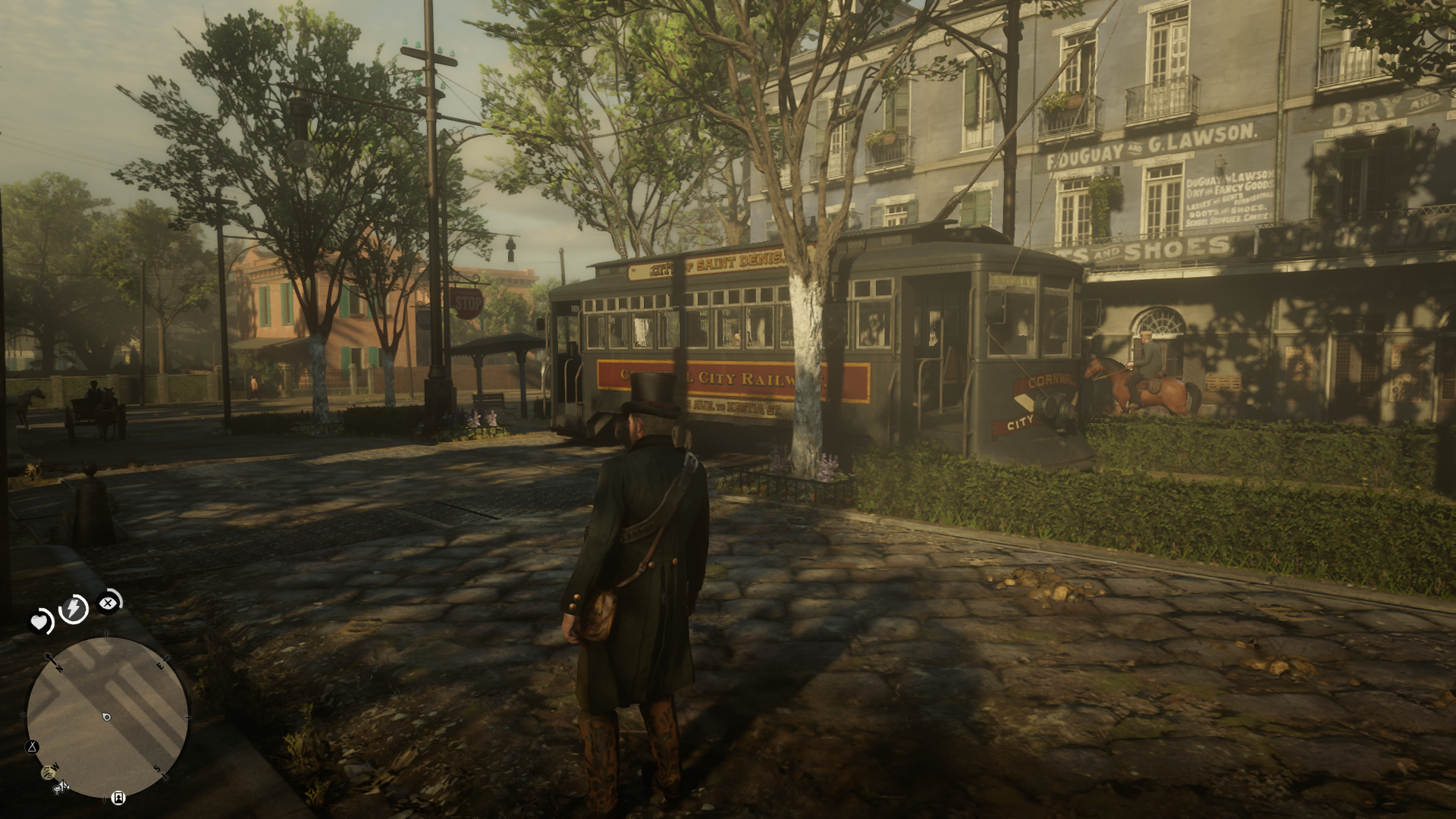
Task: Select the player position arrow on minimap
Action: pyautogui.click(x=106, y=717)
